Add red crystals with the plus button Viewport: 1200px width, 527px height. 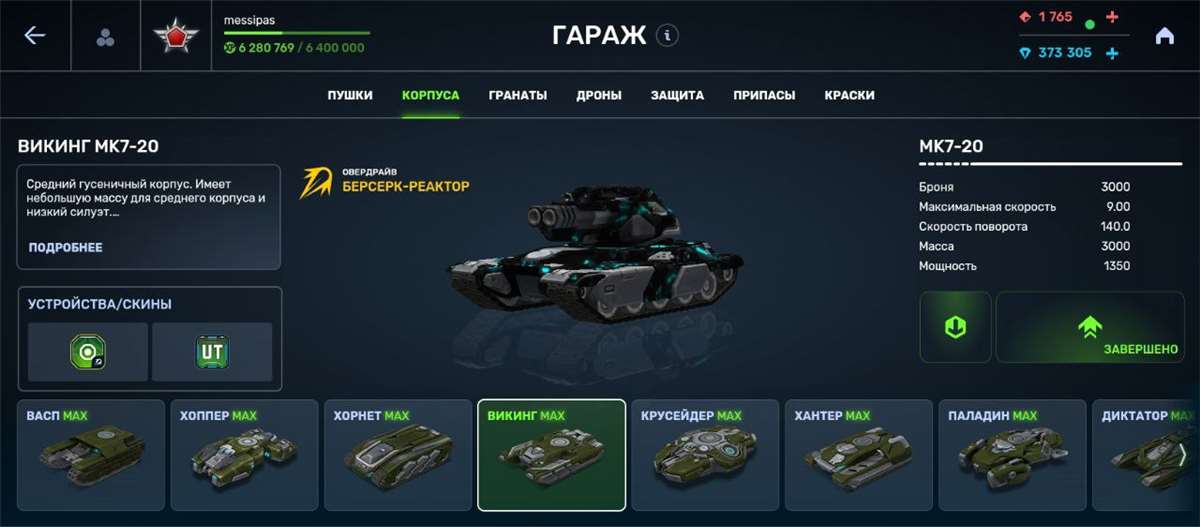tap(1113, 17)
